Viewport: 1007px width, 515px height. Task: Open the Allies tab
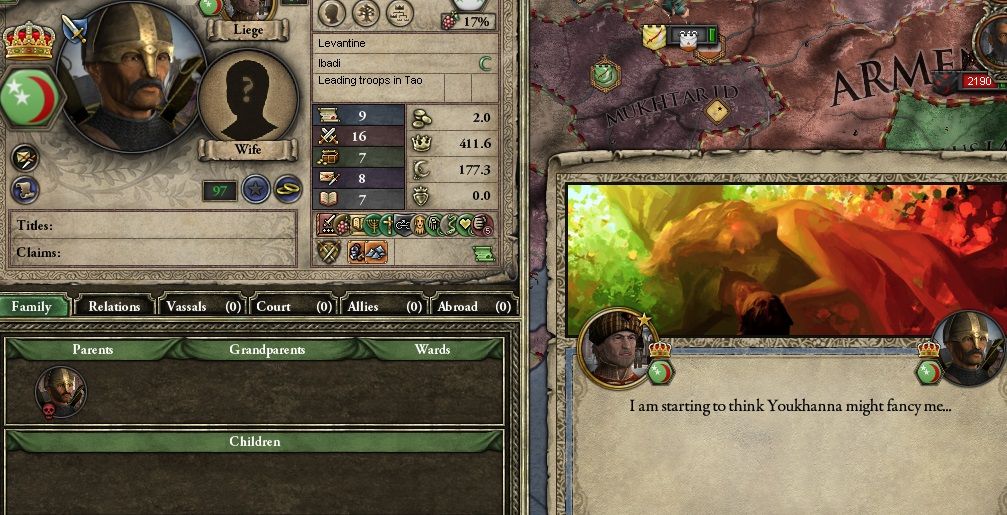383,306
